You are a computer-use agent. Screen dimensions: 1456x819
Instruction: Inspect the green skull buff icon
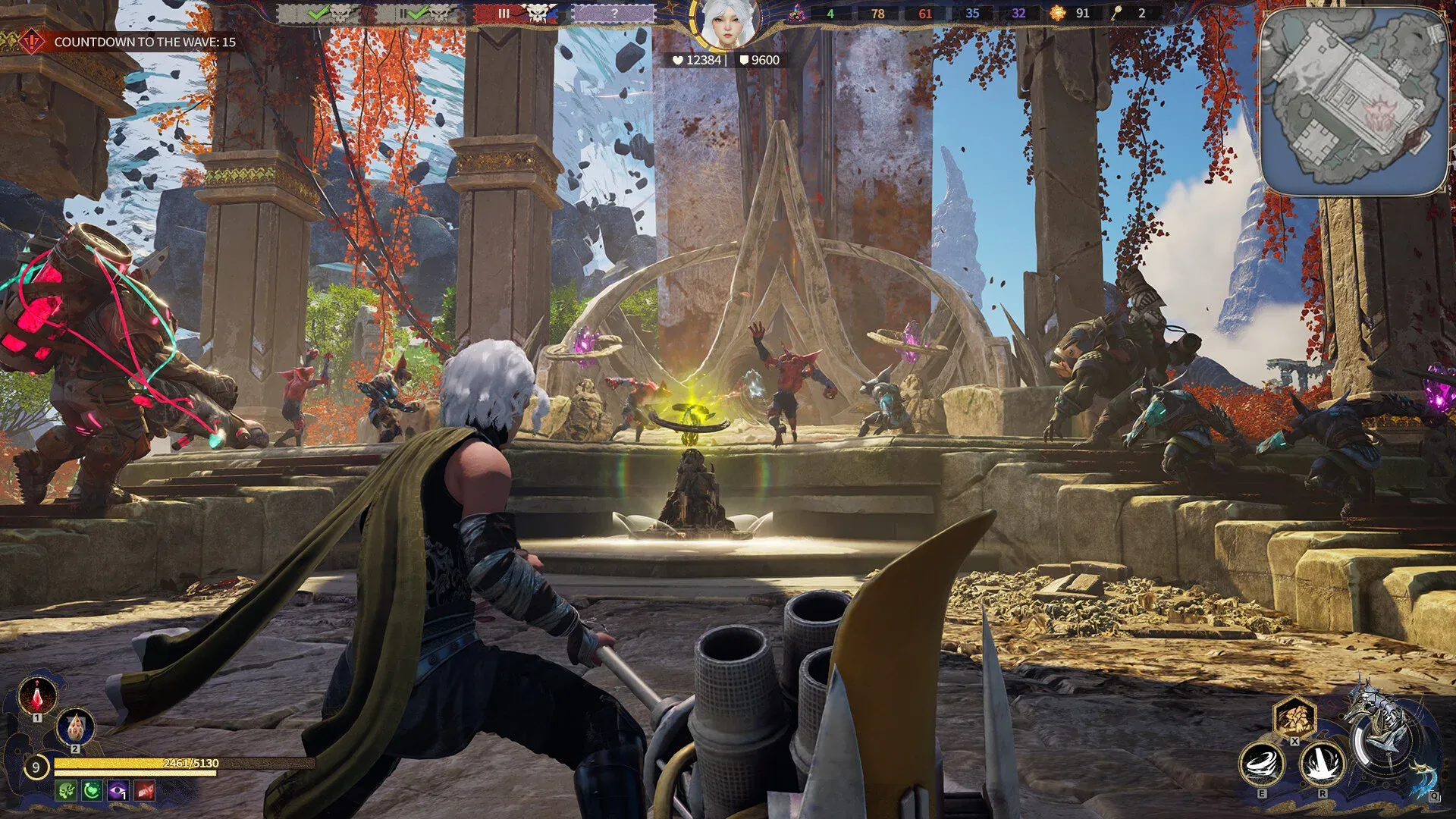[x=66, y=791]
